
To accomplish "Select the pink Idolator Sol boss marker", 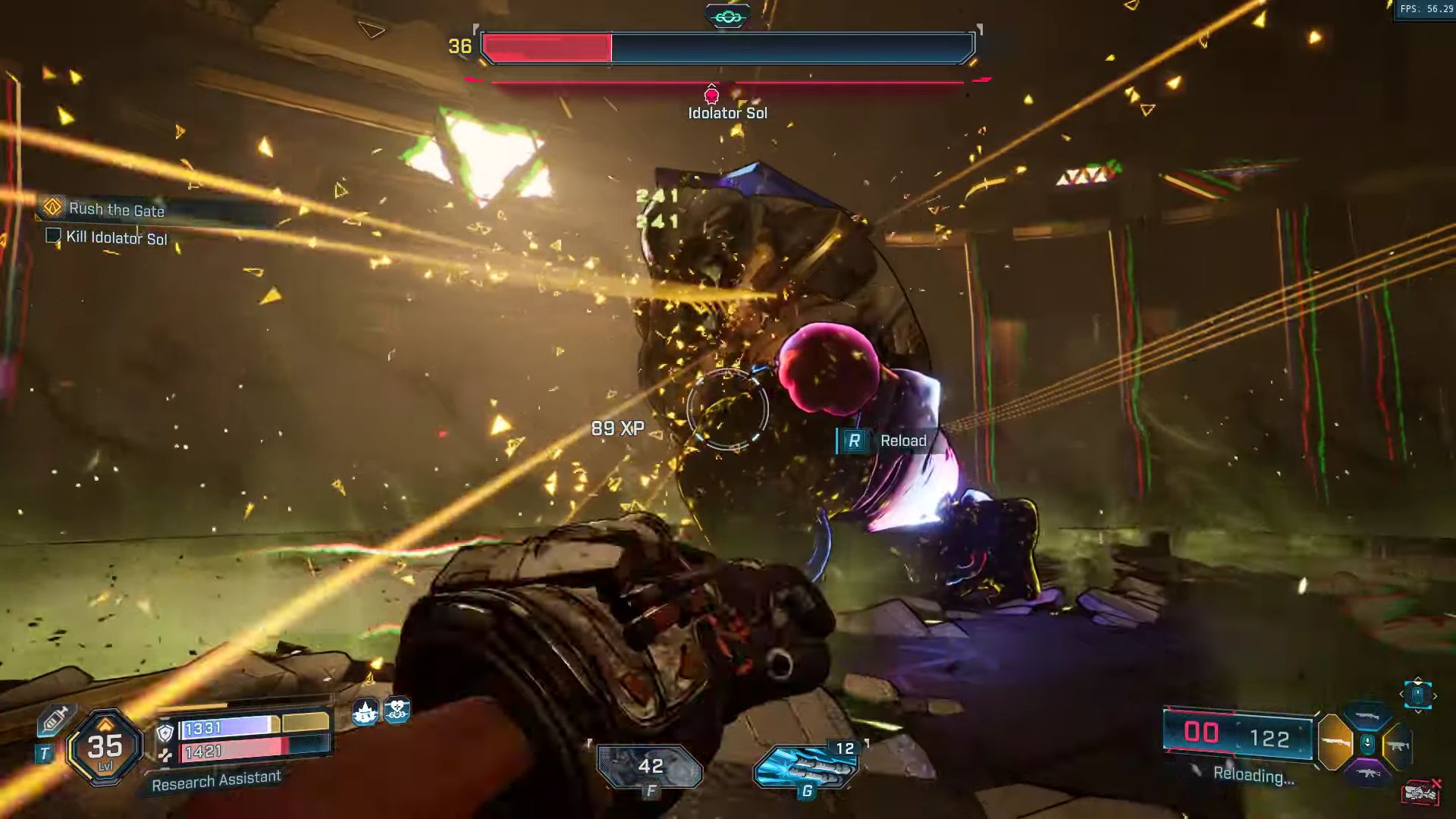I will pyautogui.click(x=711, y=95).
